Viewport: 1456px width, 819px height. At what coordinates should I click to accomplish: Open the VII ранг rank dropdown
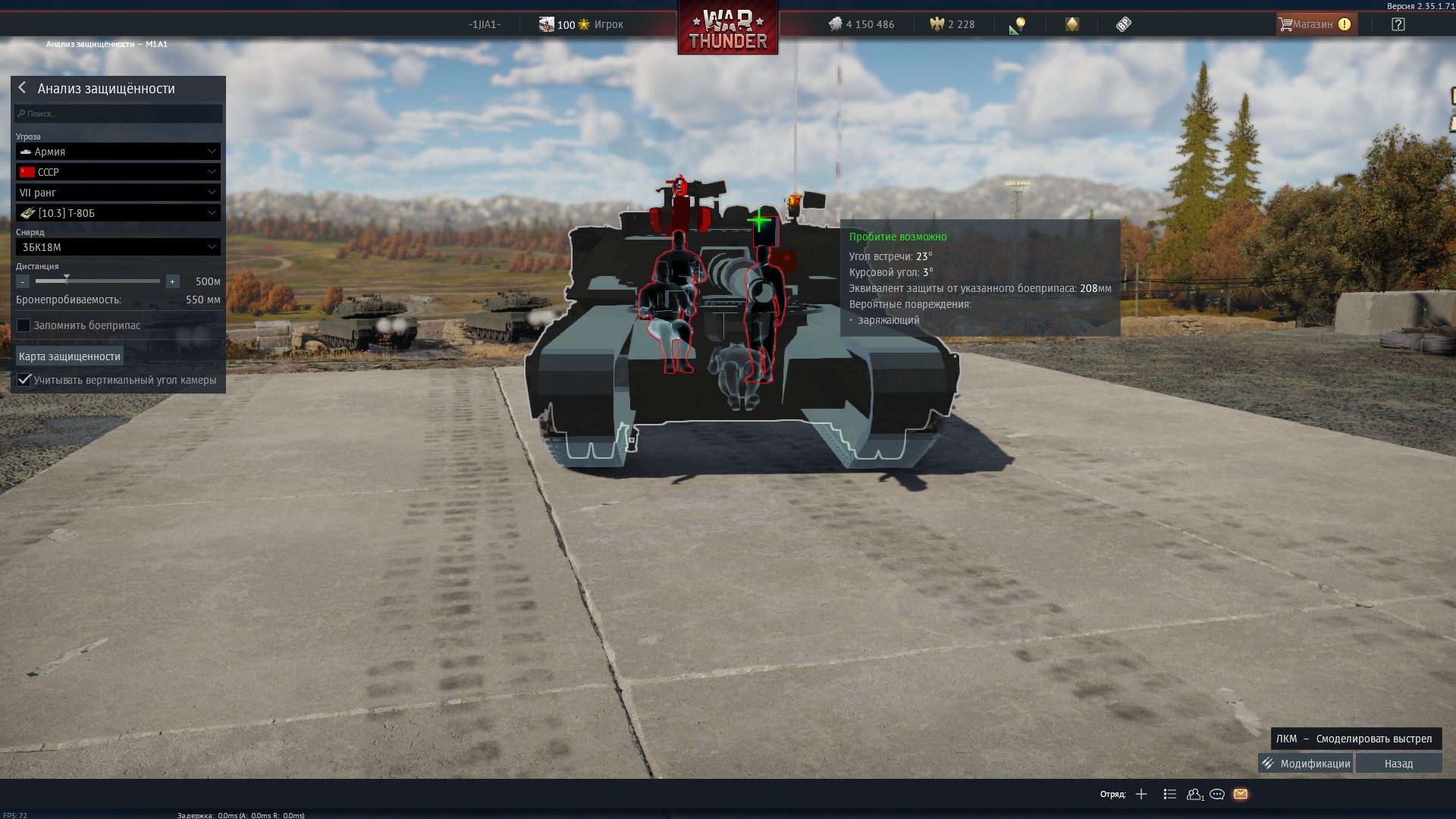coord(118,193)
